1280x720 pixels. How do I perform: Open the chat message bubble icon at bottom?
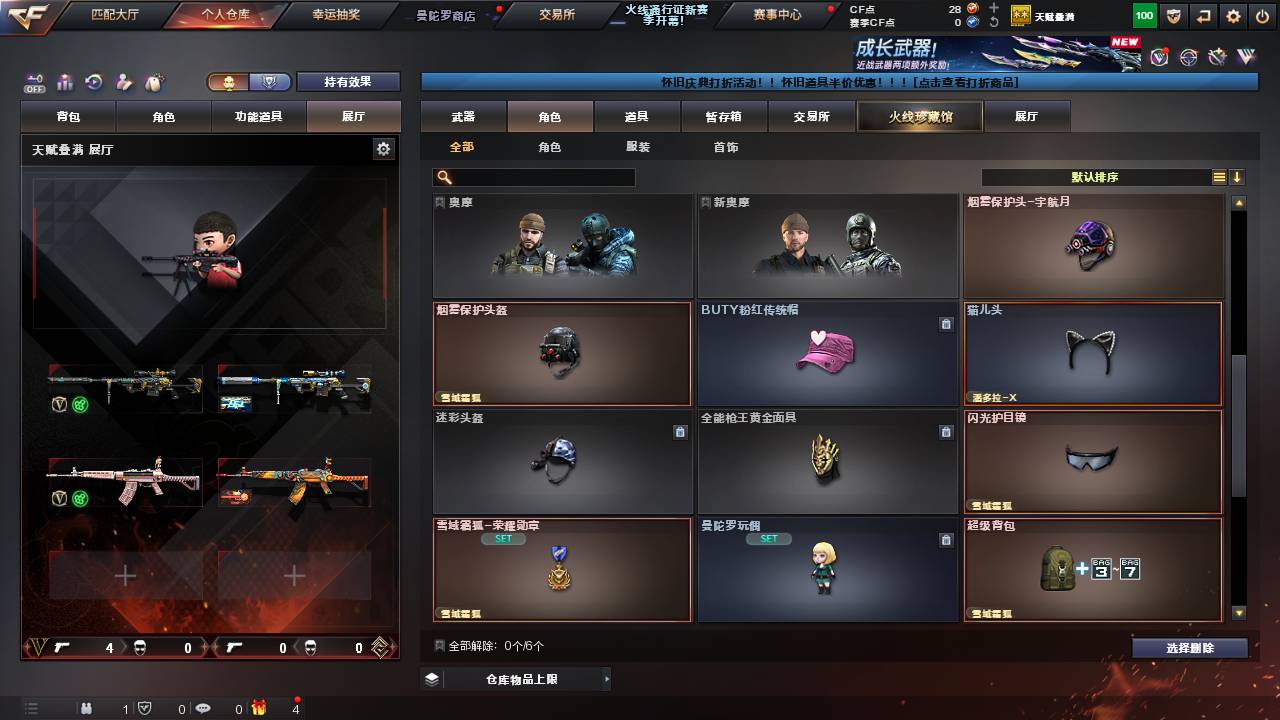tap(203, 708)
